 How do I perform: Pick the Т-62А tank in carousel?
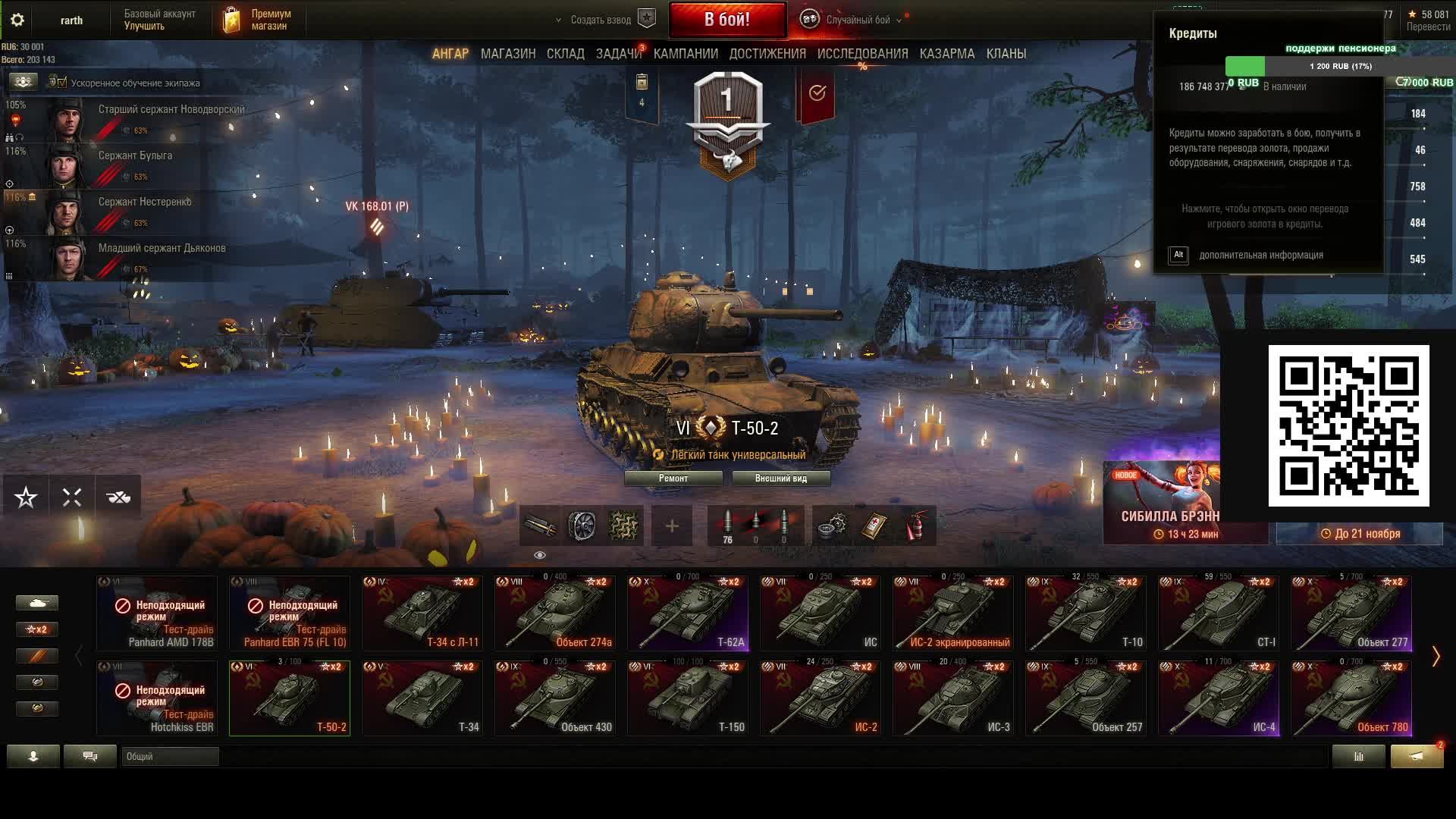tap(688, 613)
